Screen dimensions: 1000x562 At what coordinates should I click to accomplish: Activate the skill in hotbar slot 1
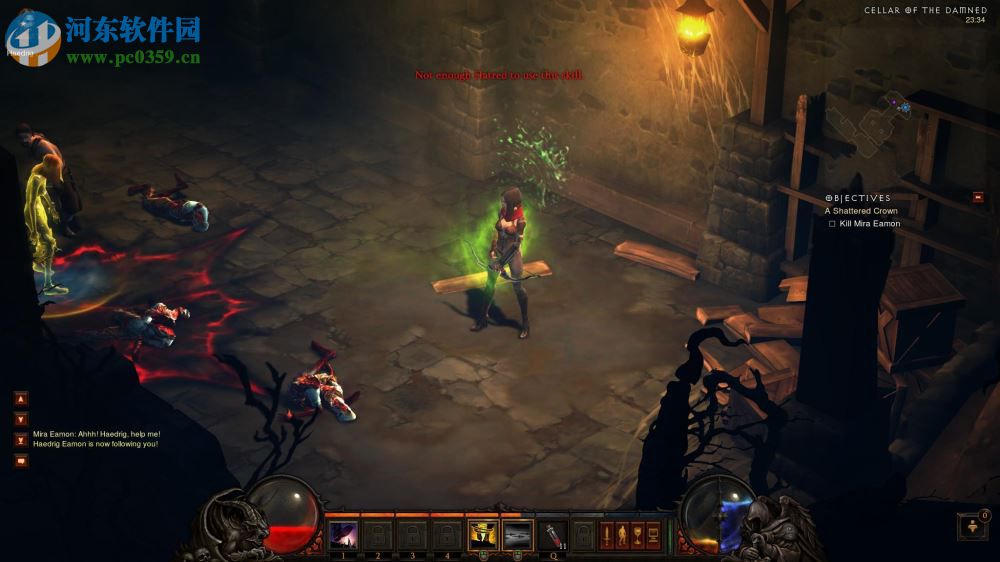pos(343,535)
